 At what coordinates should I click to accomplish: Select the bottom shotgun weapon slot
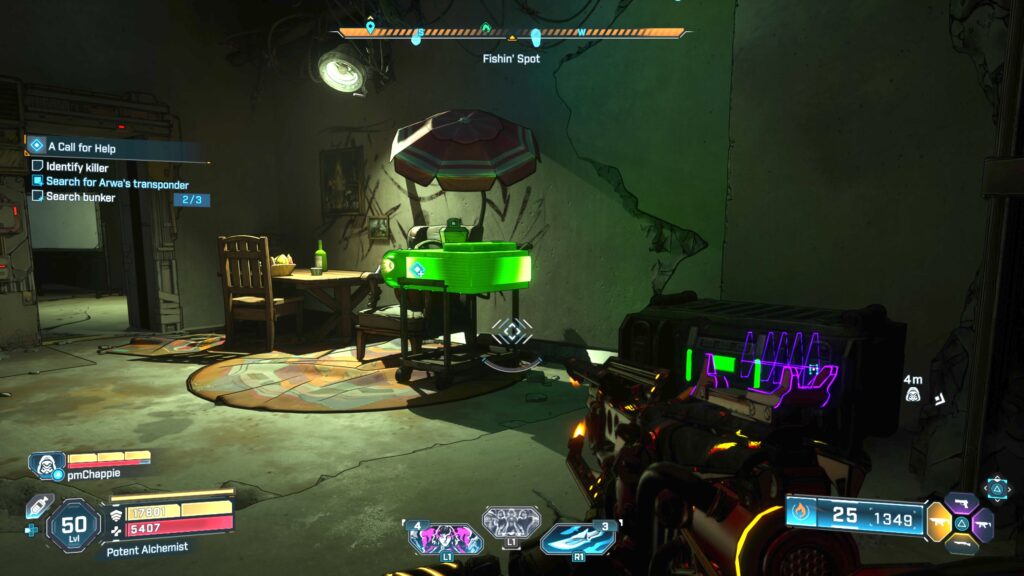click(962, 544)
